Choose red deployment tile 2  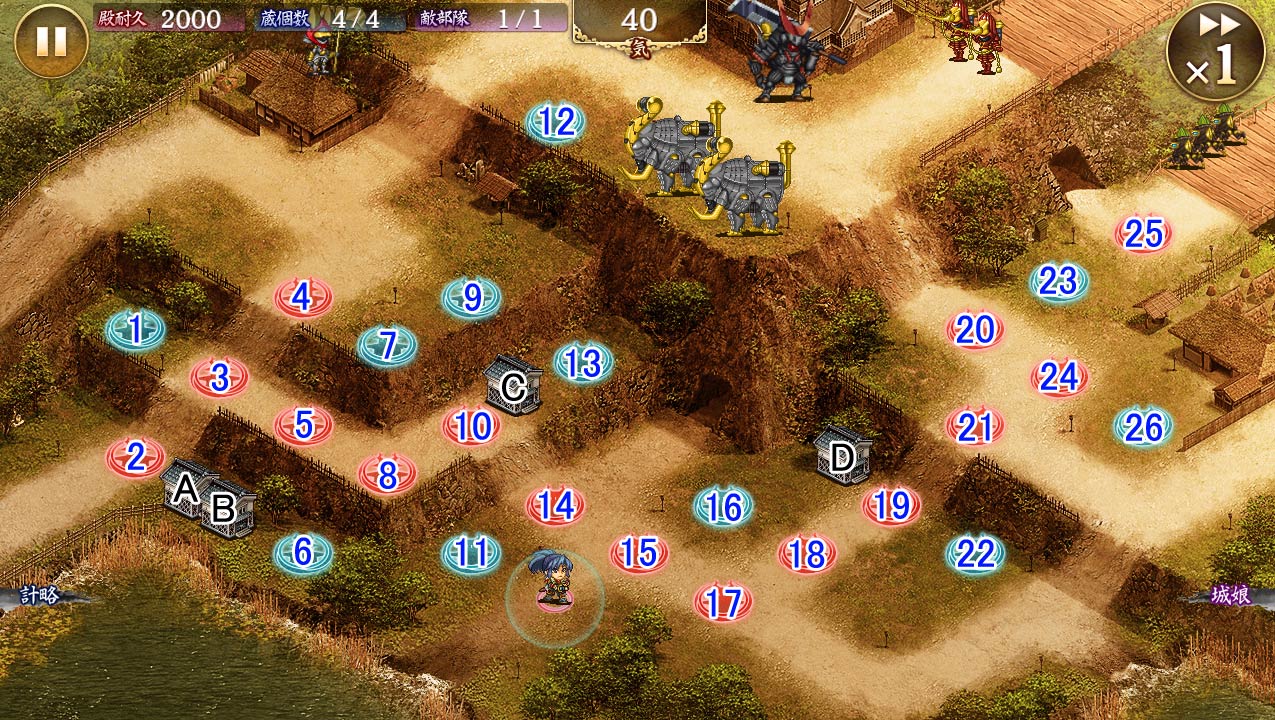pyautogui.click(x=135, y=458)
